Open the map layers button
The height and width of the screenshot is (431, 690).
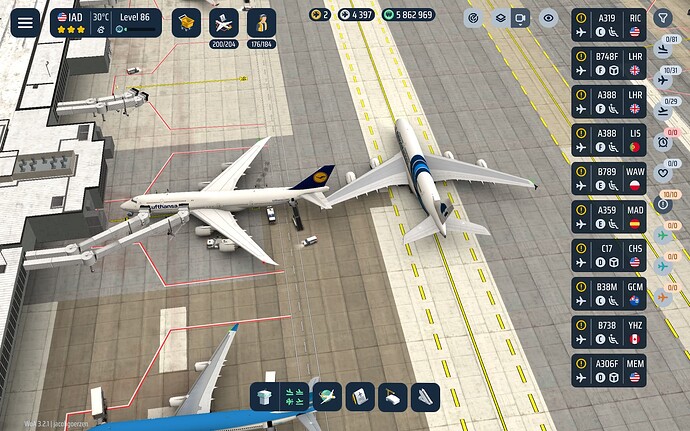[x=499, y=17]
